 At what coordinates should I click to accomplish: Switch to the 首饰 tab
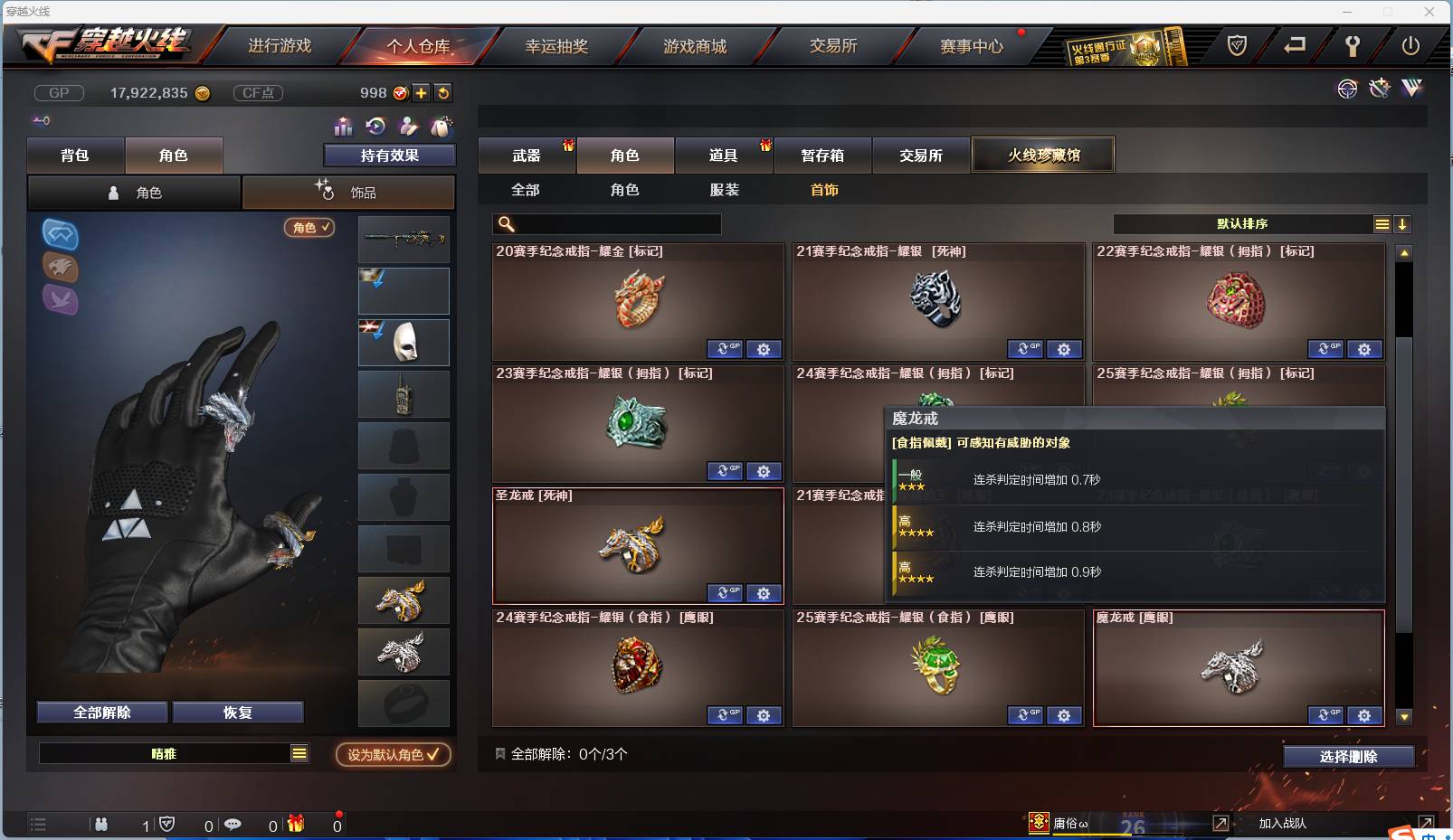point(823,190)
